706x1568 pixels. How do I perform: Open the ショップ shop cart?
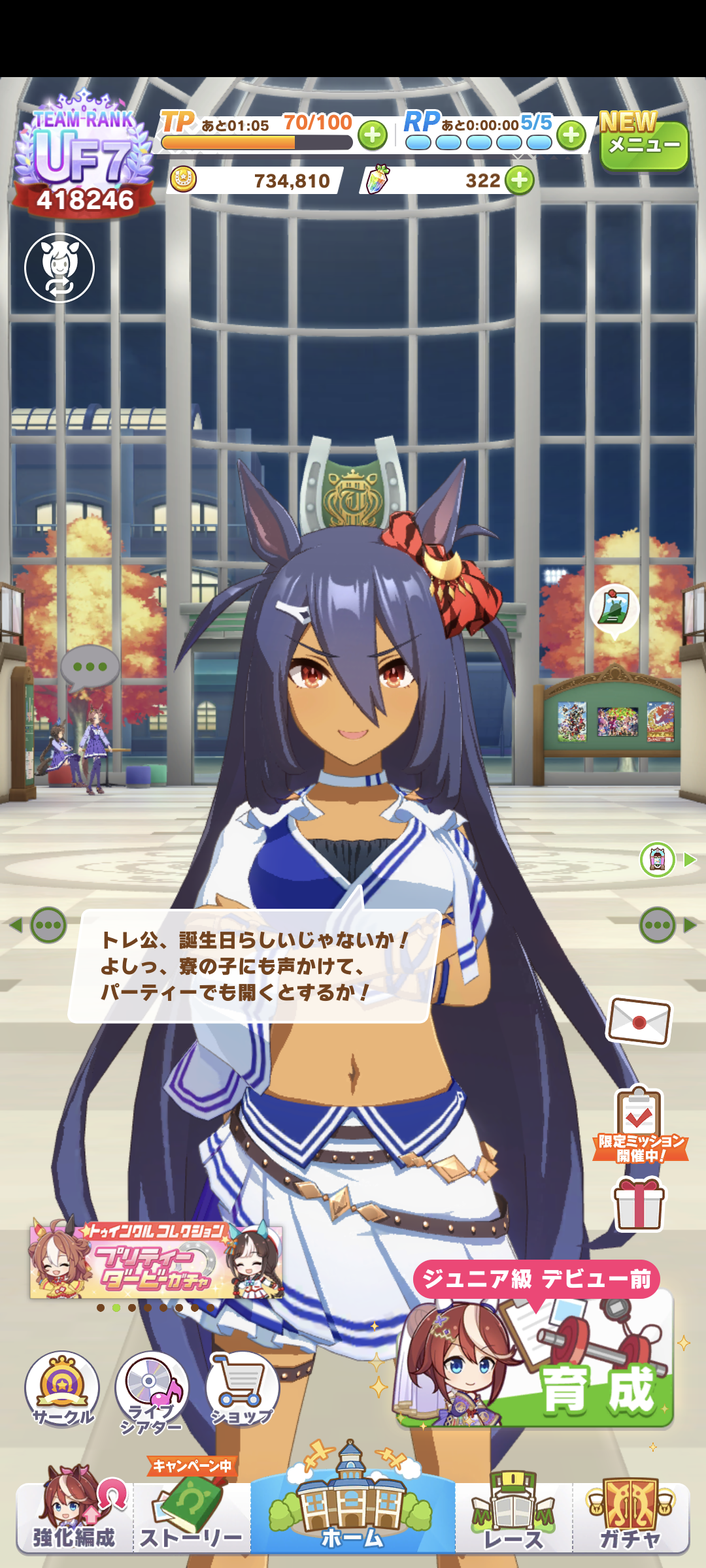[242, 1388]
